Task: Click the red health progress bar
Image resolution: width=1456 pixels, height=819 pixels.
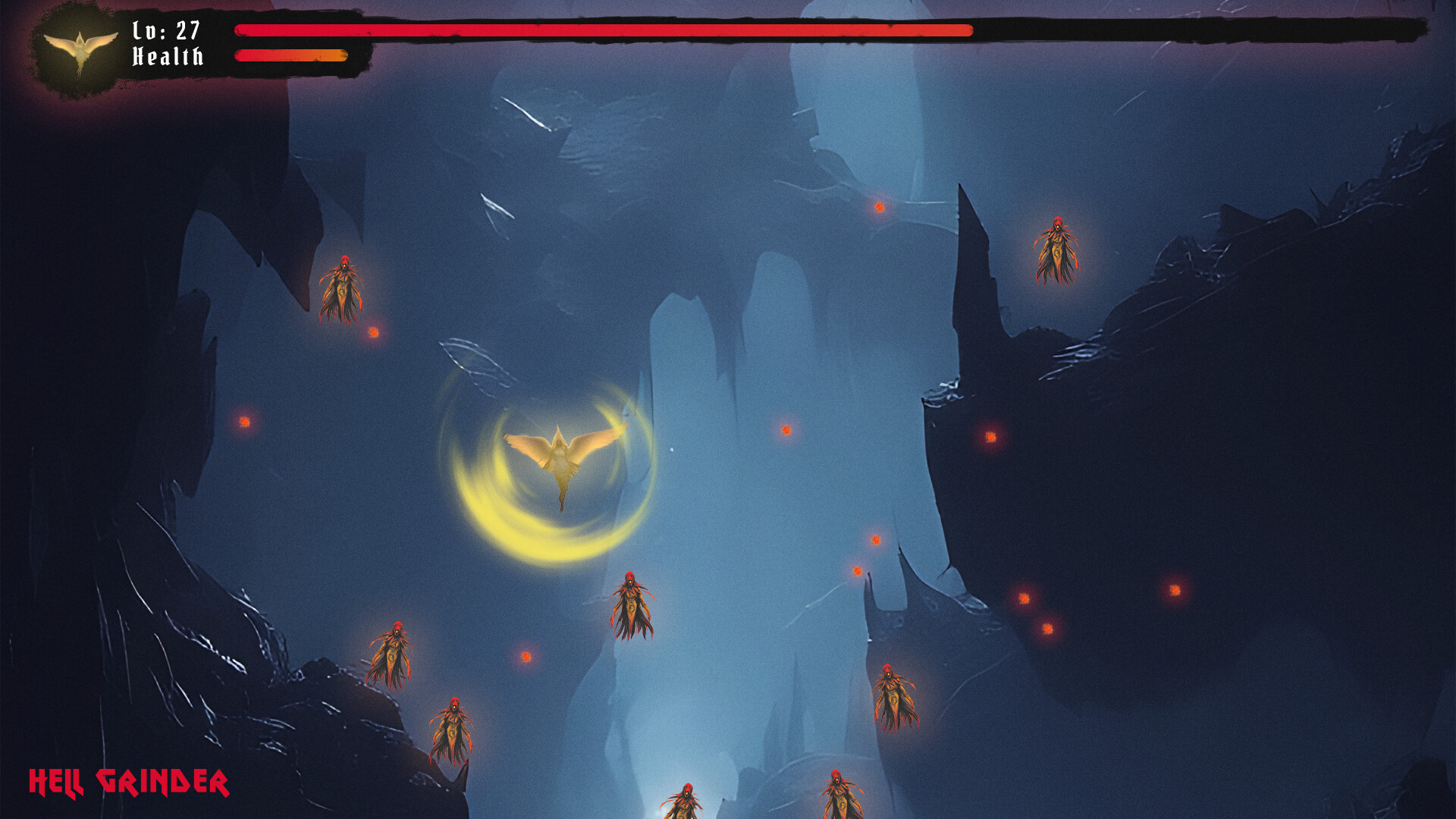Action: (x=599, y=30)
